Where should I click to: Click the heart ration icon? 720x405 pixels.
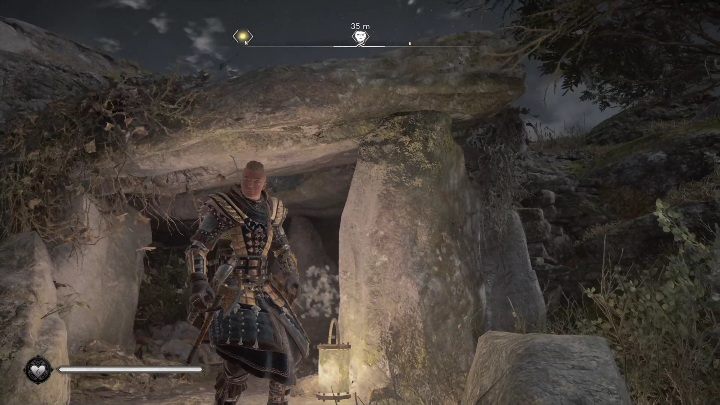coord(38,369)
